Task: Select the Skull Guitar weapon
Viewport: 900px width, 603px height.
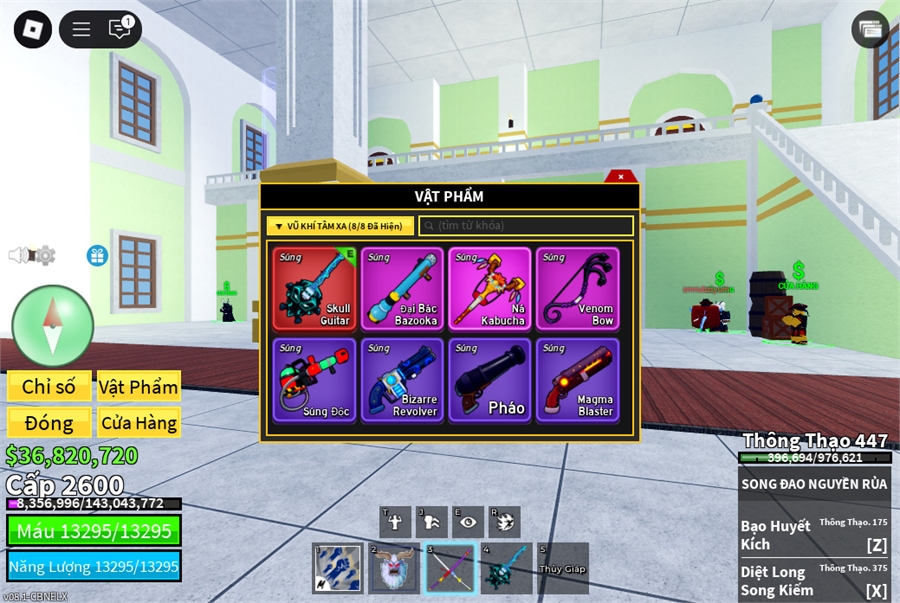Action: pyautogui.click(x=314, y=288)
